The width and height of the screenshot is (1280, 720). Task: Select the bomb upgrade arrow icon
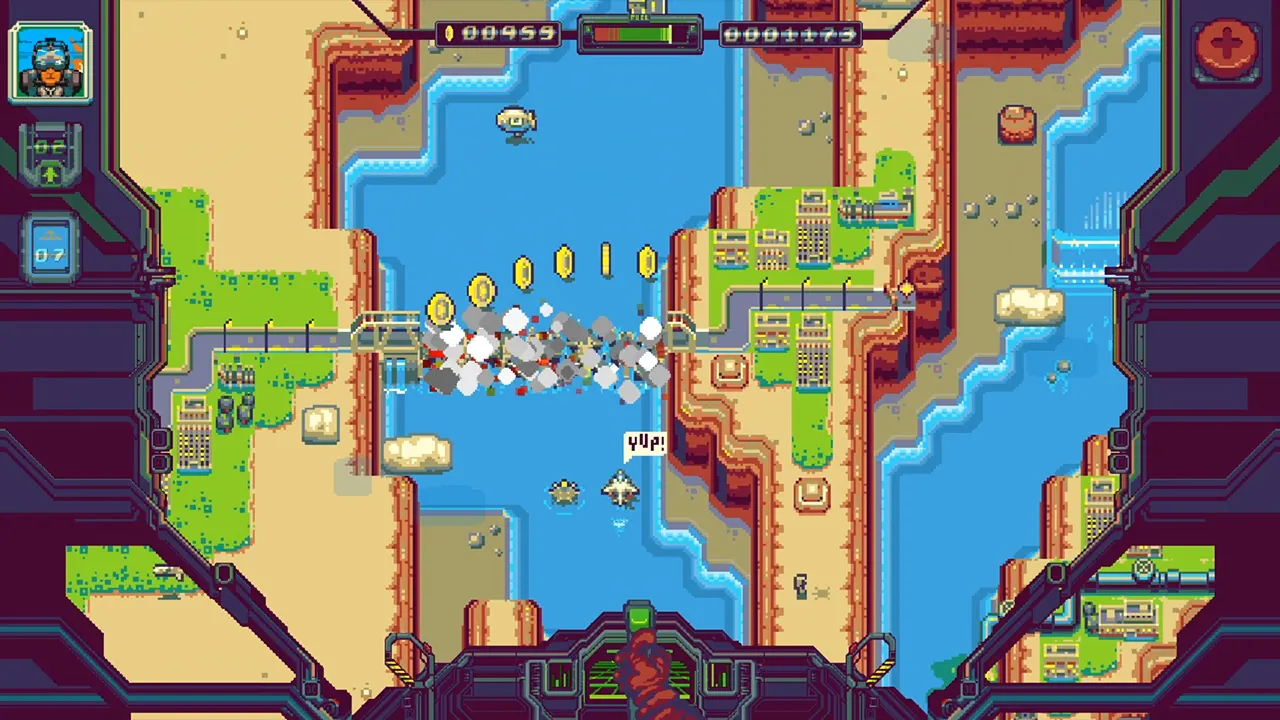click(x=50, y=172)
